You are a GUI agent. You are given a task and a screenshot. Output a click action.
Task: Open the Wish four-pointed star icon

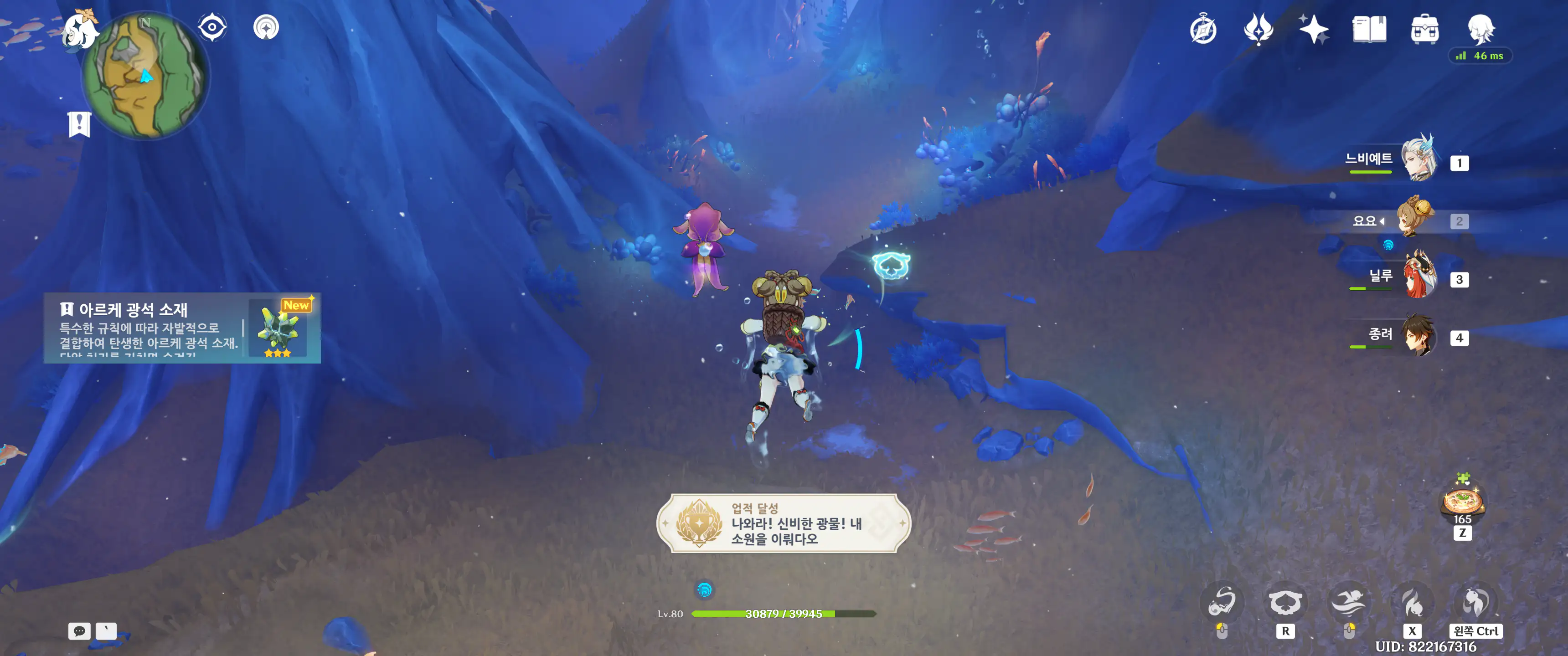pyautogui.click(x=1313, y=29)
